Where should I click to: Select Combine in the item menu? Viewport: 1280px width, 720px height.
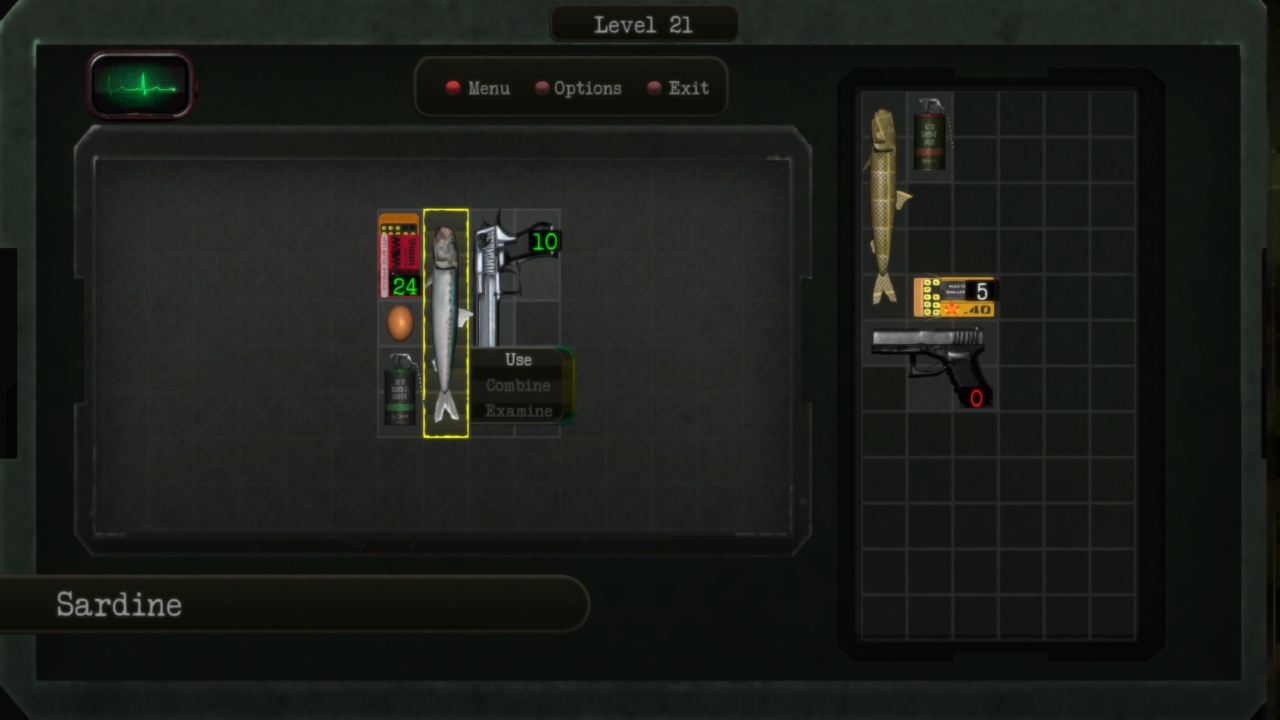[517, 385]
